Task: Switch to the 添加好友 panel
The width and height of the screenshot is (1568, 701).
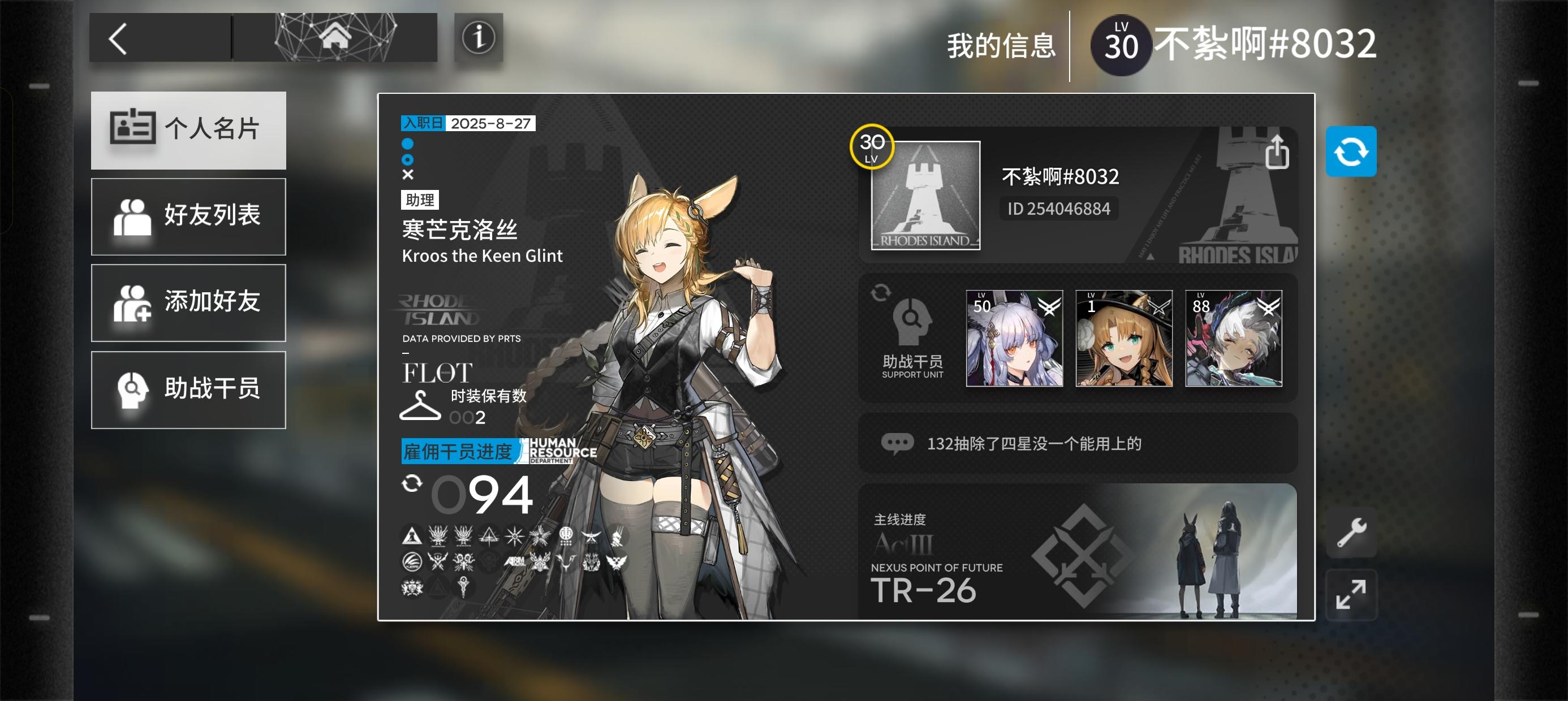Action: (188, 302)
